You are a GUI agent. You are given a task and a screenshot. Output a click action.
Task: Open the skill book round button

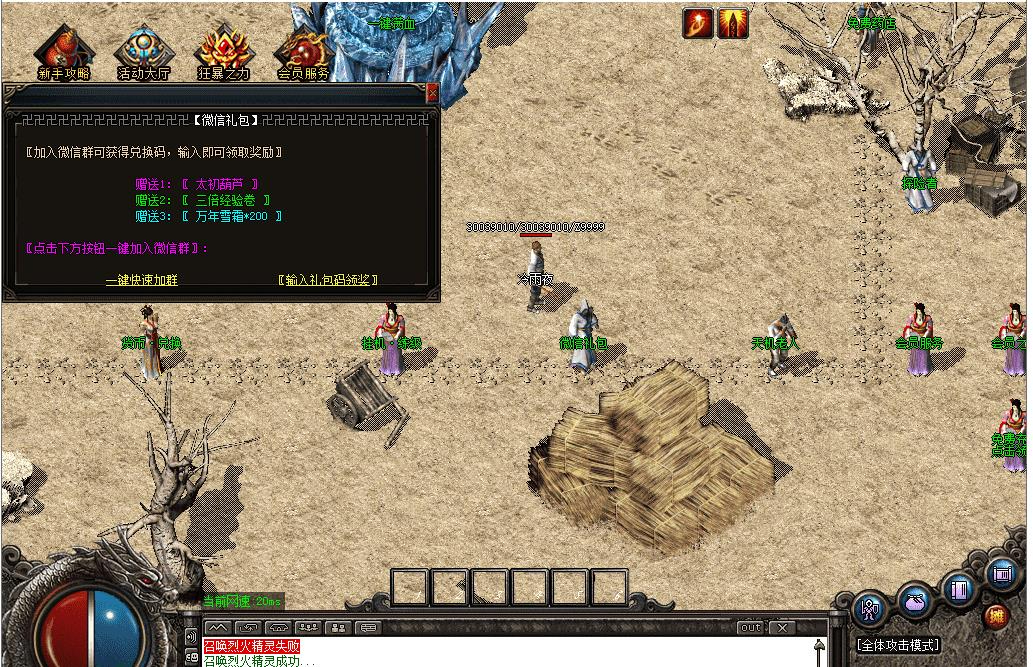(959, 589)
